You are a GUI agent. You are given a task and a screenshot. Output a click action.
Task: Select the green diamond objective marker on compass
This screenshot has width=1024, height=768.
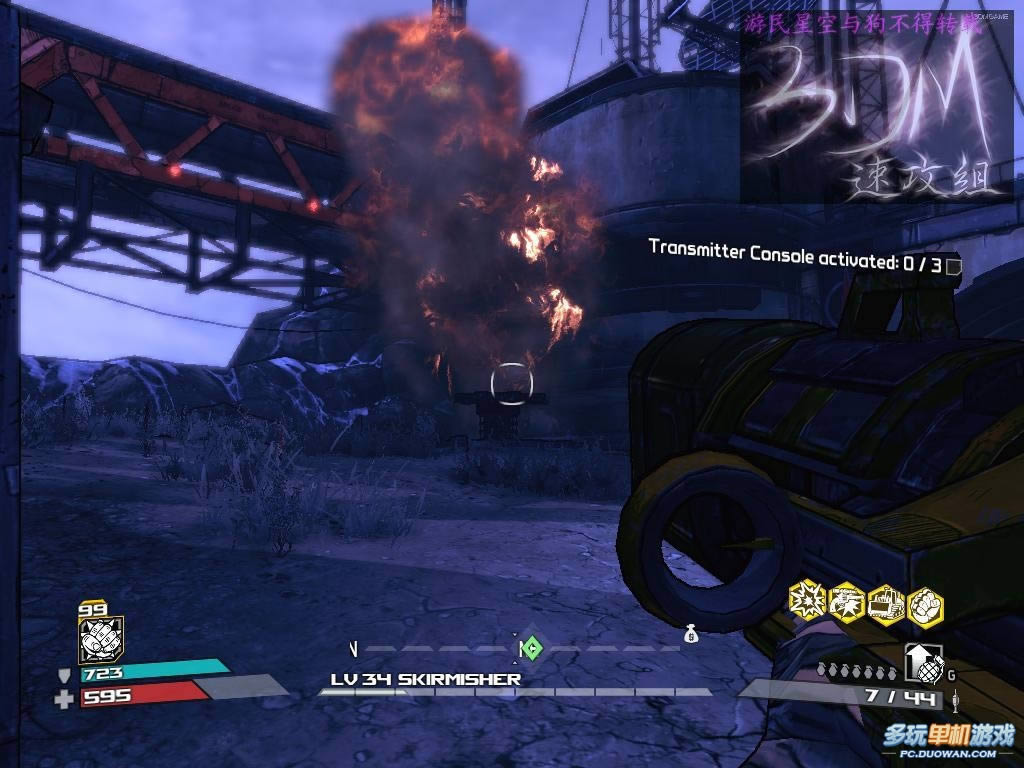pyautogui.click(x=530, y=648)
